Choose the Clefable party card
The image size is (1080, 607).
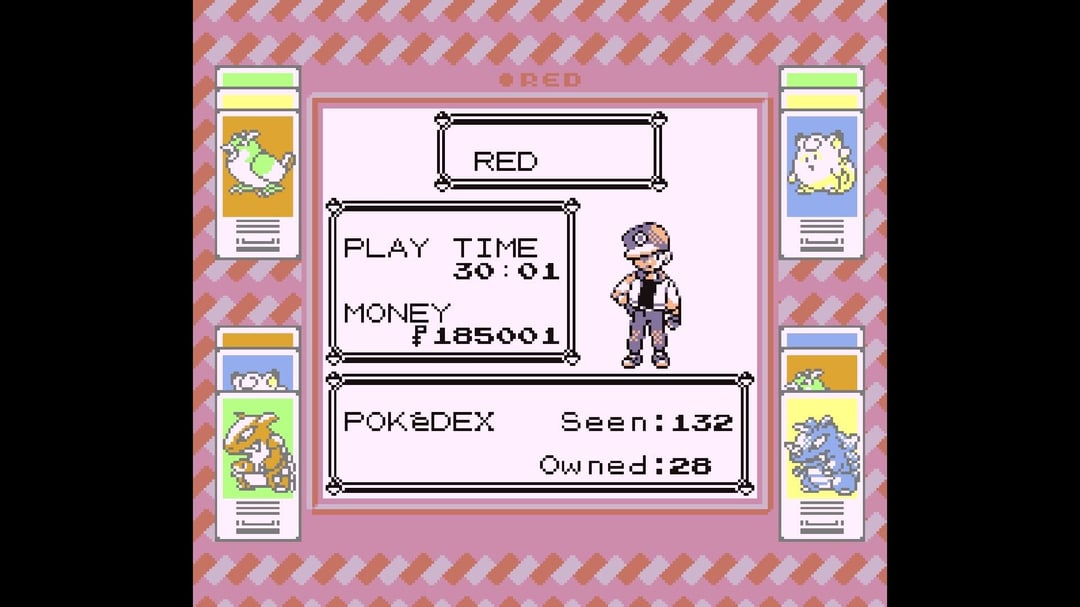pyautogui.click(x=821, y=165)
